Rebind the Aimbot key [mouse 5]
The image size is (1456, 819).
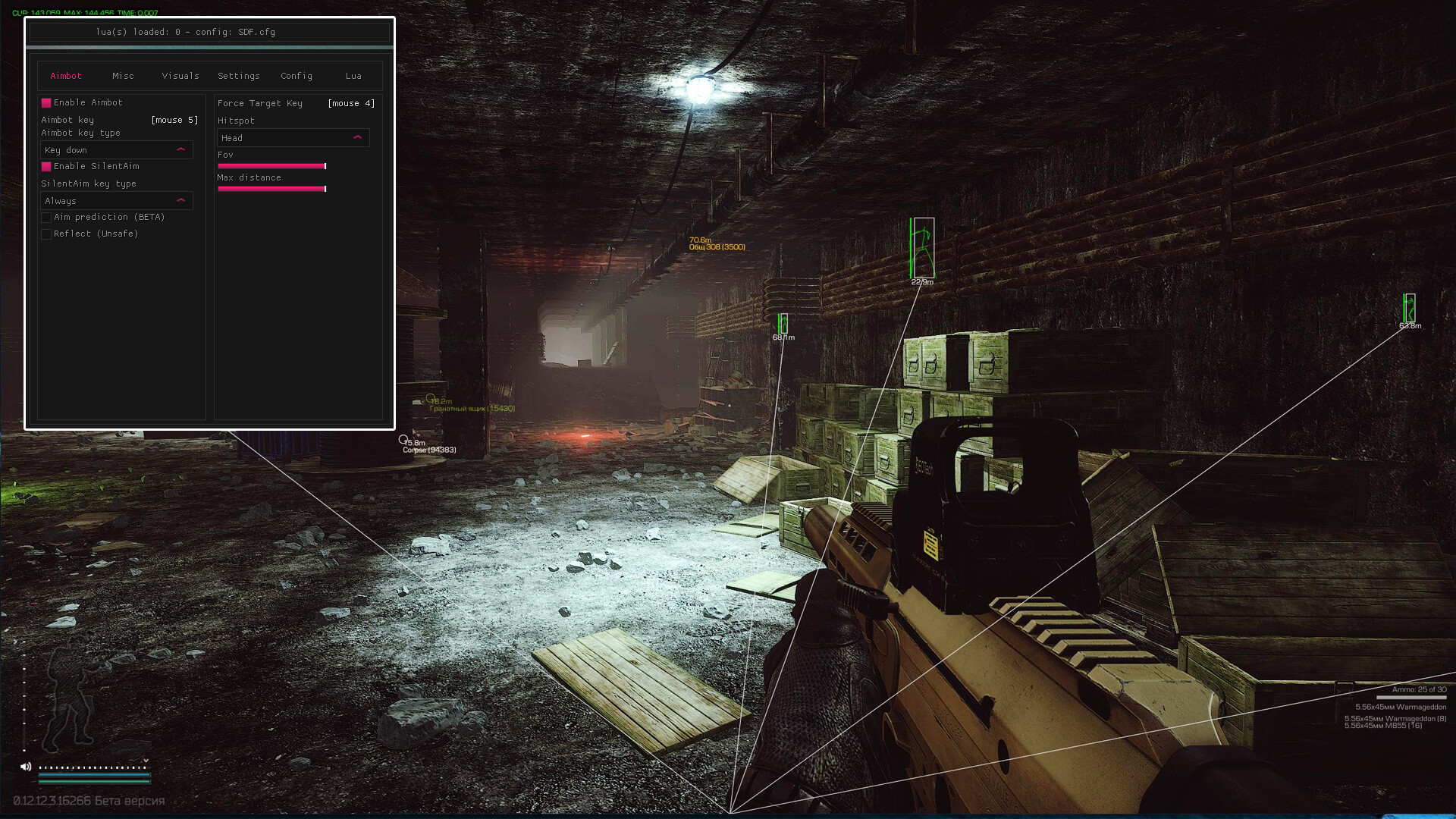coord(173,119)
